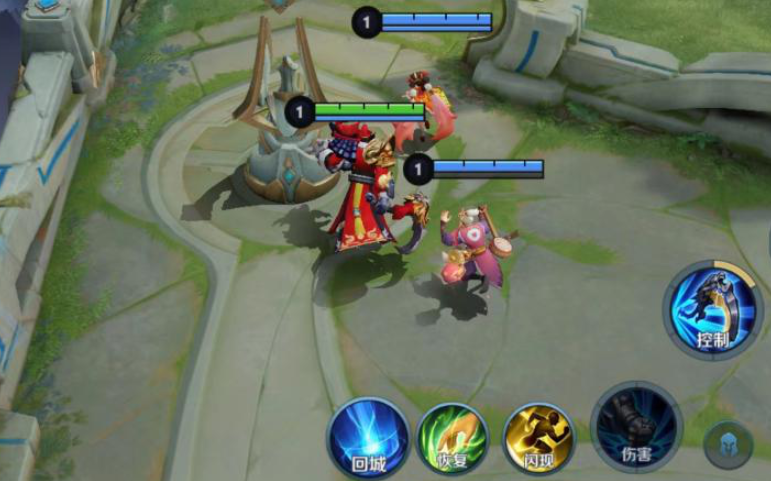The image size is (771, 481).
Task: Activate the 回城 recall ability
Action: click(x=368, y=438)
